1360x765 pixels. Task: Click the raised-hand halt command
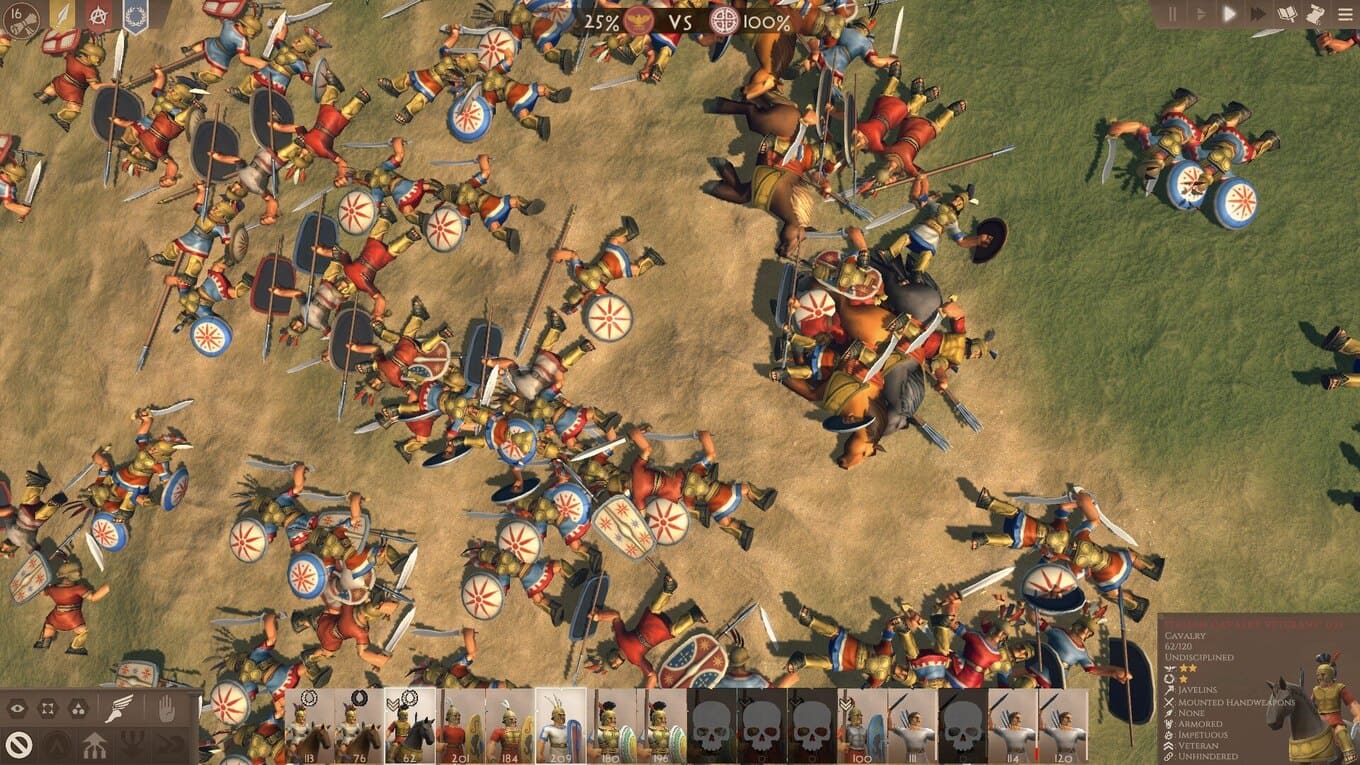166,709
